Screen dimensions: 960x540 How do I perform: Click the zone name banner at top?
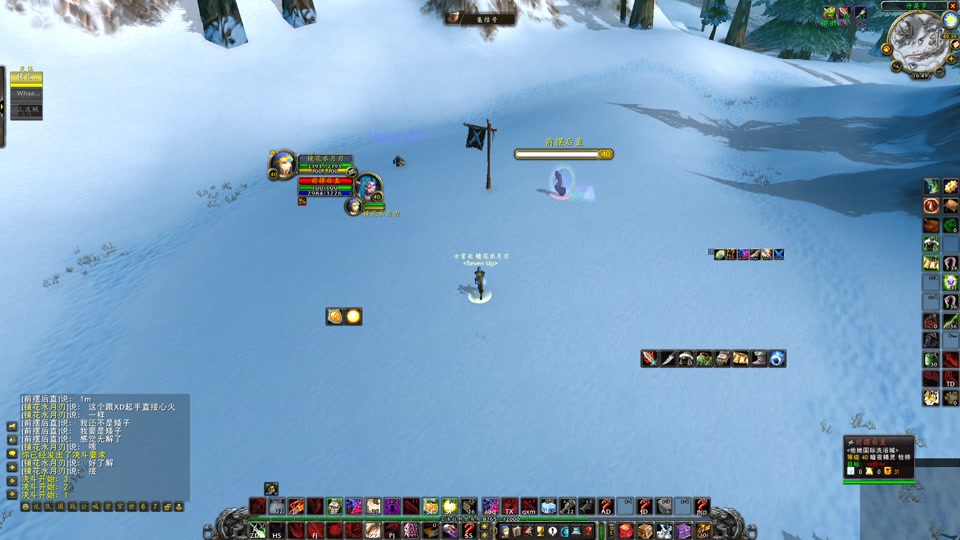pos(480,18)
